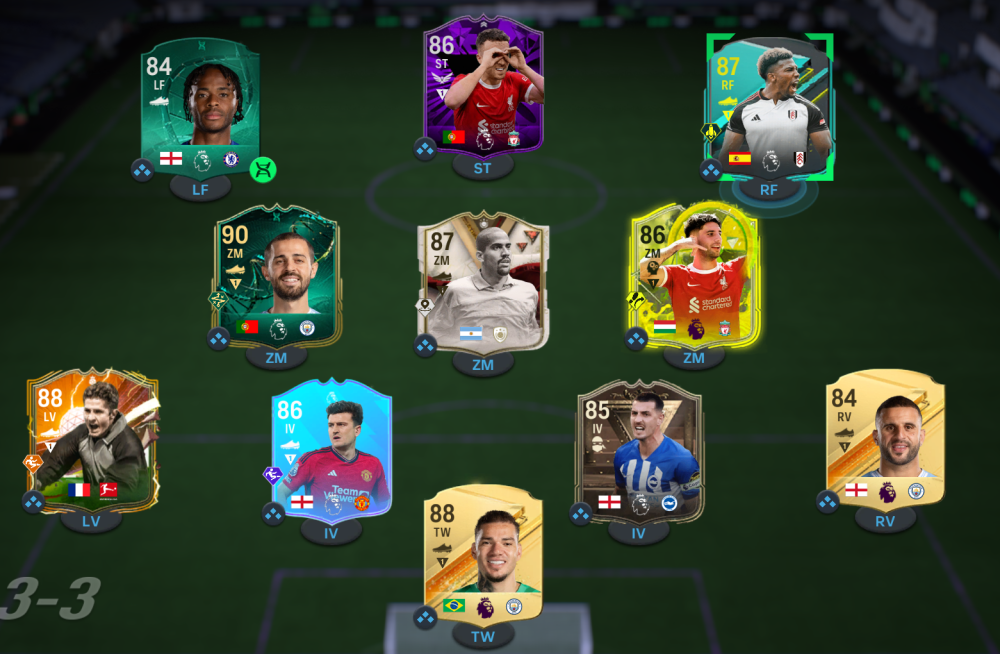The image size is (1000, 654).
Task: Pick the 87 ZM Argentine icon card
Action: pos(483,281)
